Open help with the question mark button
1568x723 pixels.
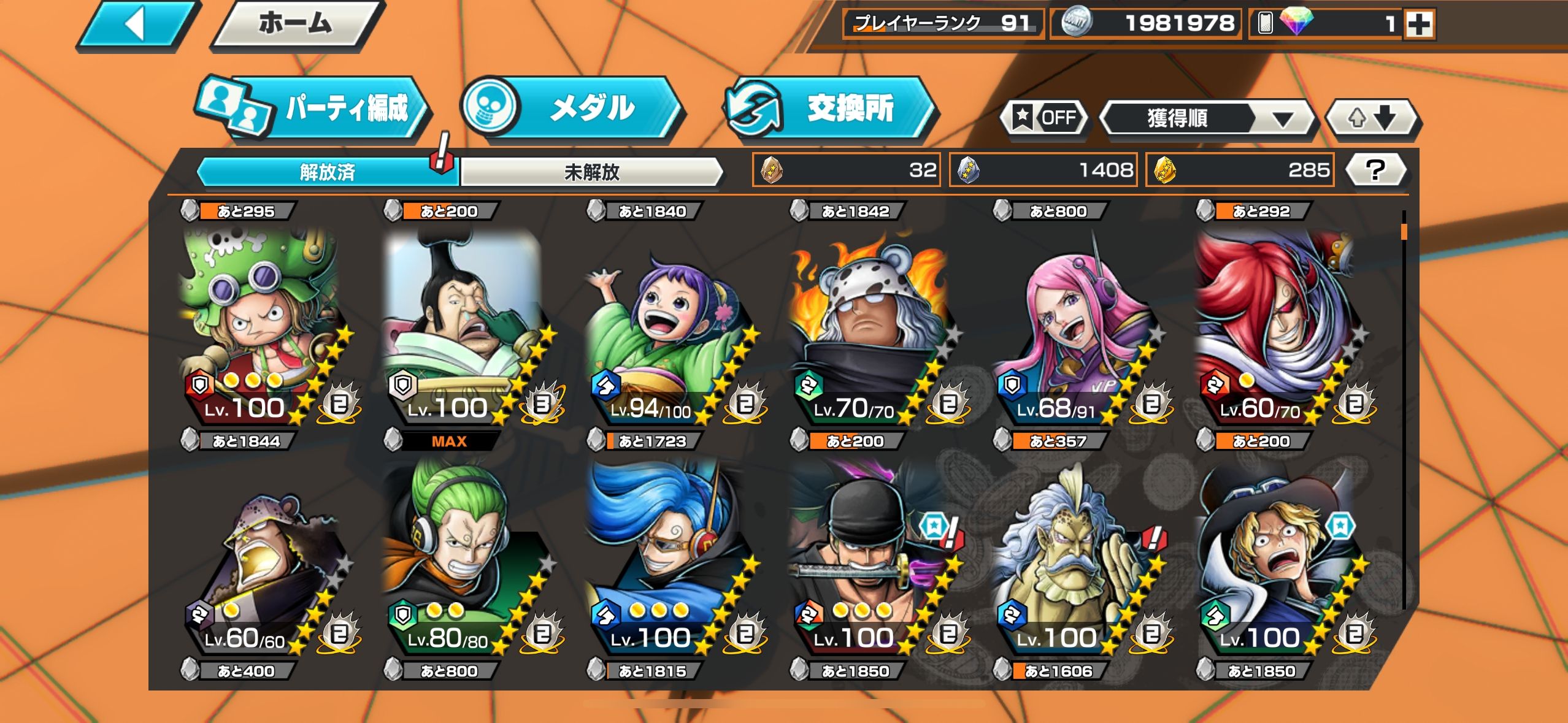[x=1375, y=170]
